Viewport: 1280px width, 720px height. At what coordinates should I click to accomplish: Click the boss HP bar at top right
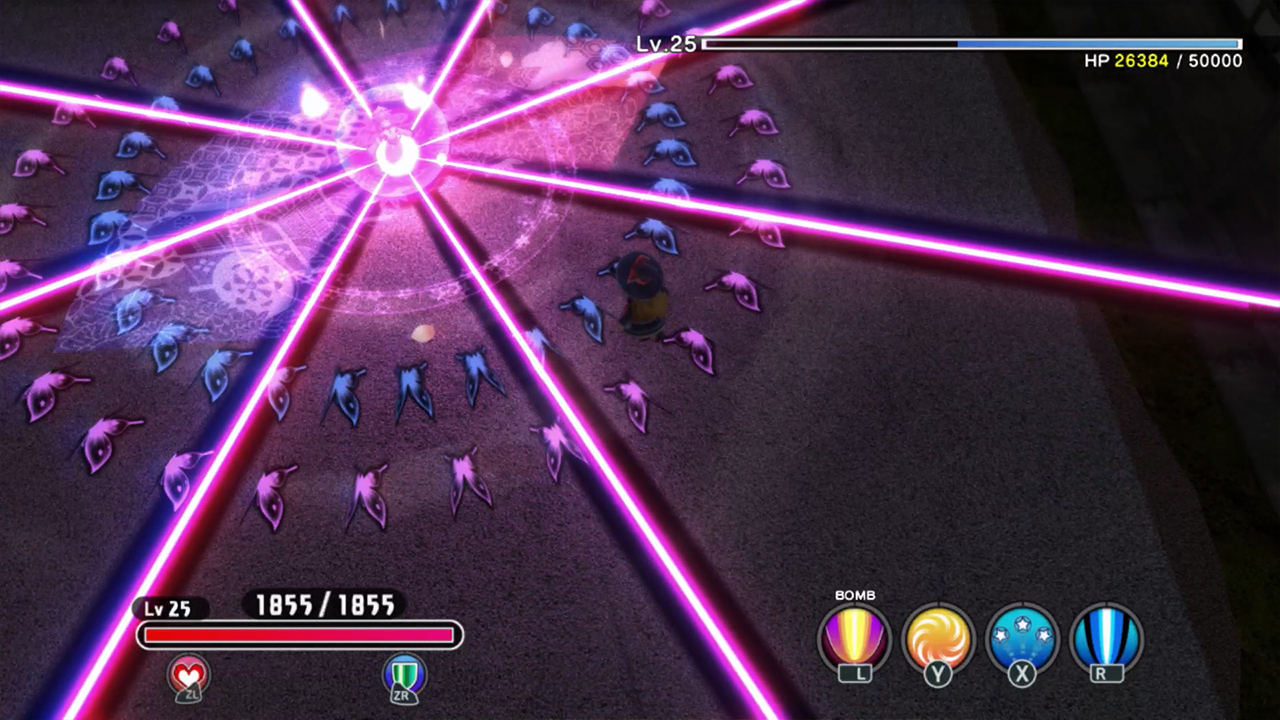970,44
